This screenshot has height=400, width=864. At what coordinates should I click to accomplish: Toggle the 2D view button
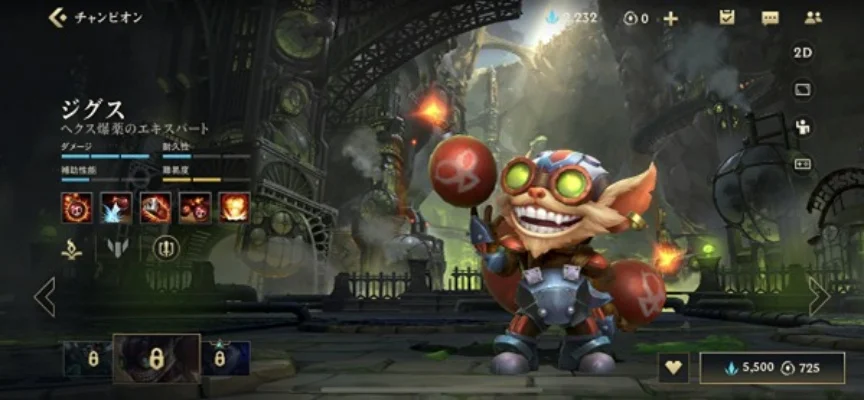click(x=803, y=53)
